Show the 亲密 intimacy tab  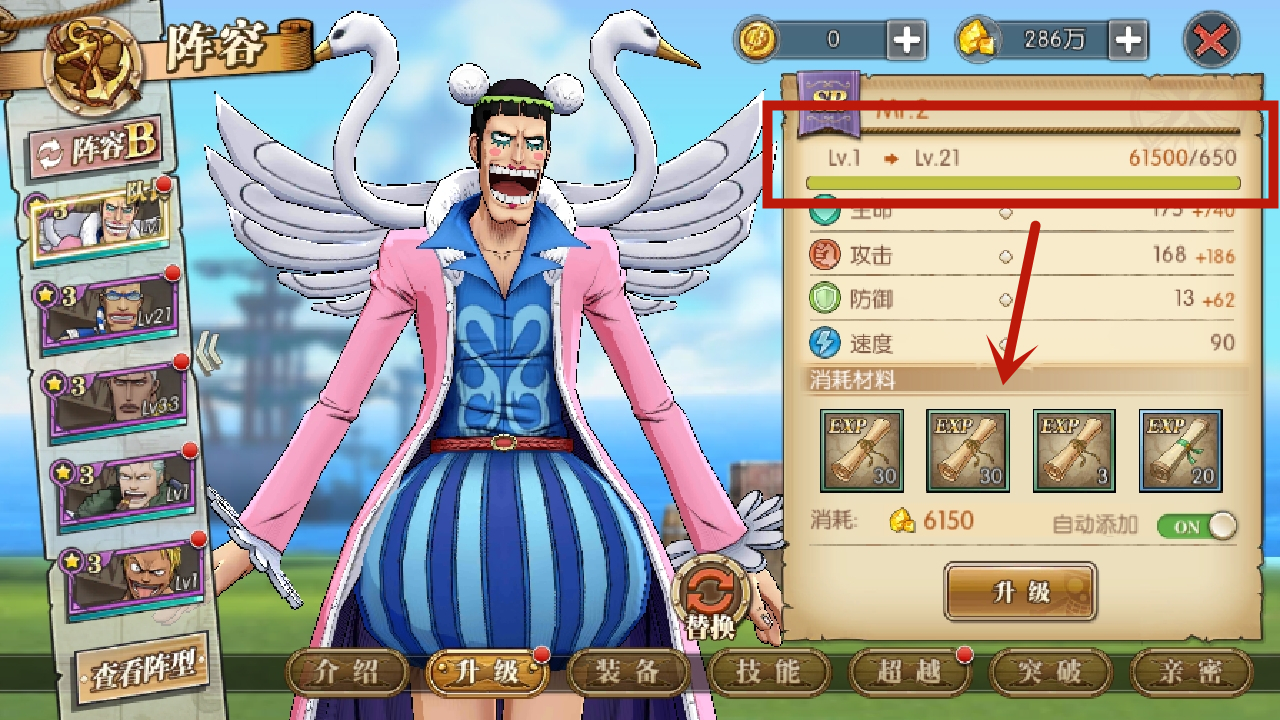tap(1190, 672)
